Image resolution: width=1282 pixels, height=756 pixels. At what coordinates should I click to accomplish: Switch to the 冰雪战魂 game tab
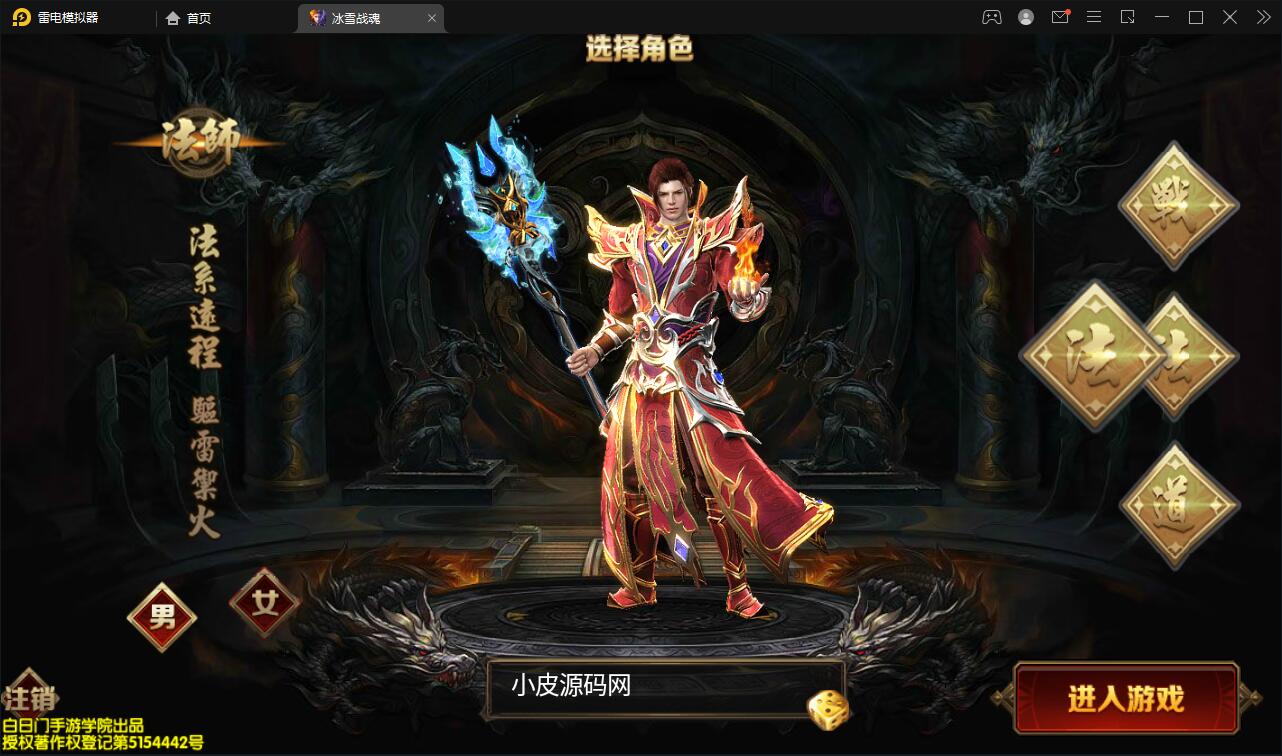pyautogui.click(x=362, y=17)
